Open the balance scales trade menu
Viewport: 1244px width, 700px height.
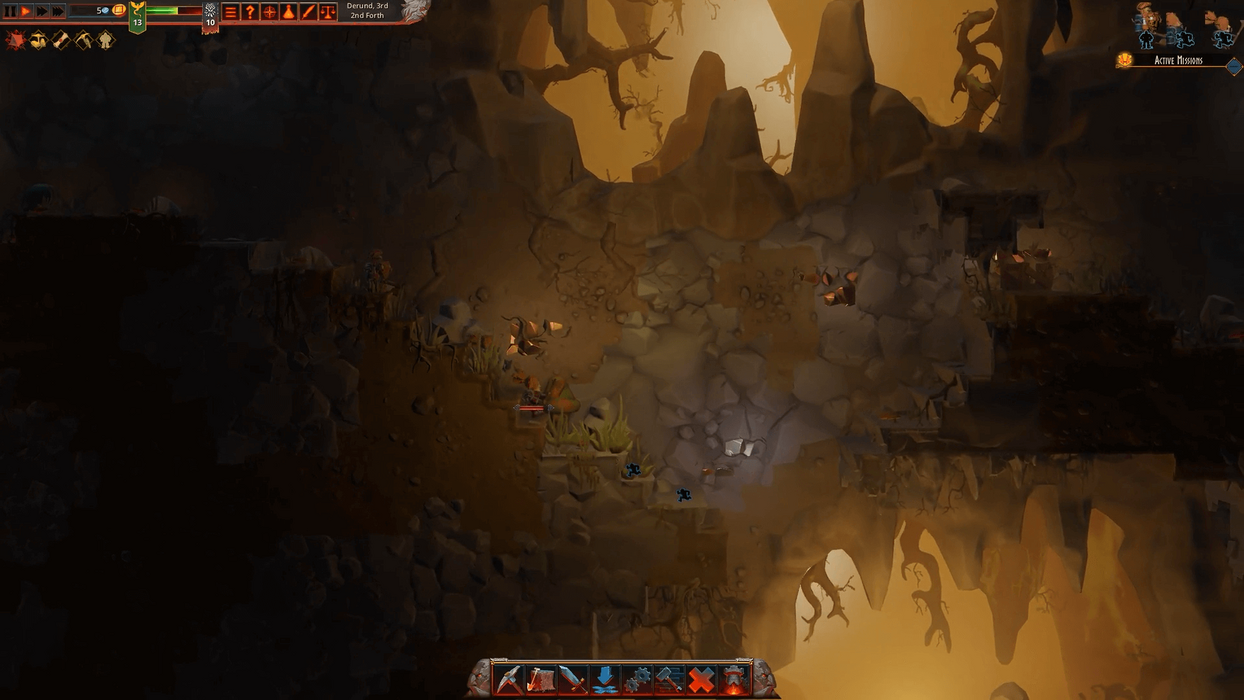(x=327, y=12)
